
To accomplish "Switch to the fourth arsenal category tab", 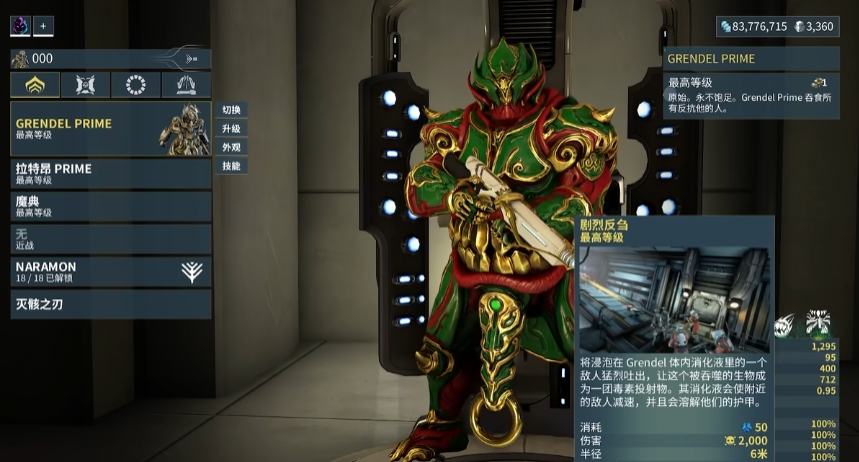I will [x=186, y=85].
